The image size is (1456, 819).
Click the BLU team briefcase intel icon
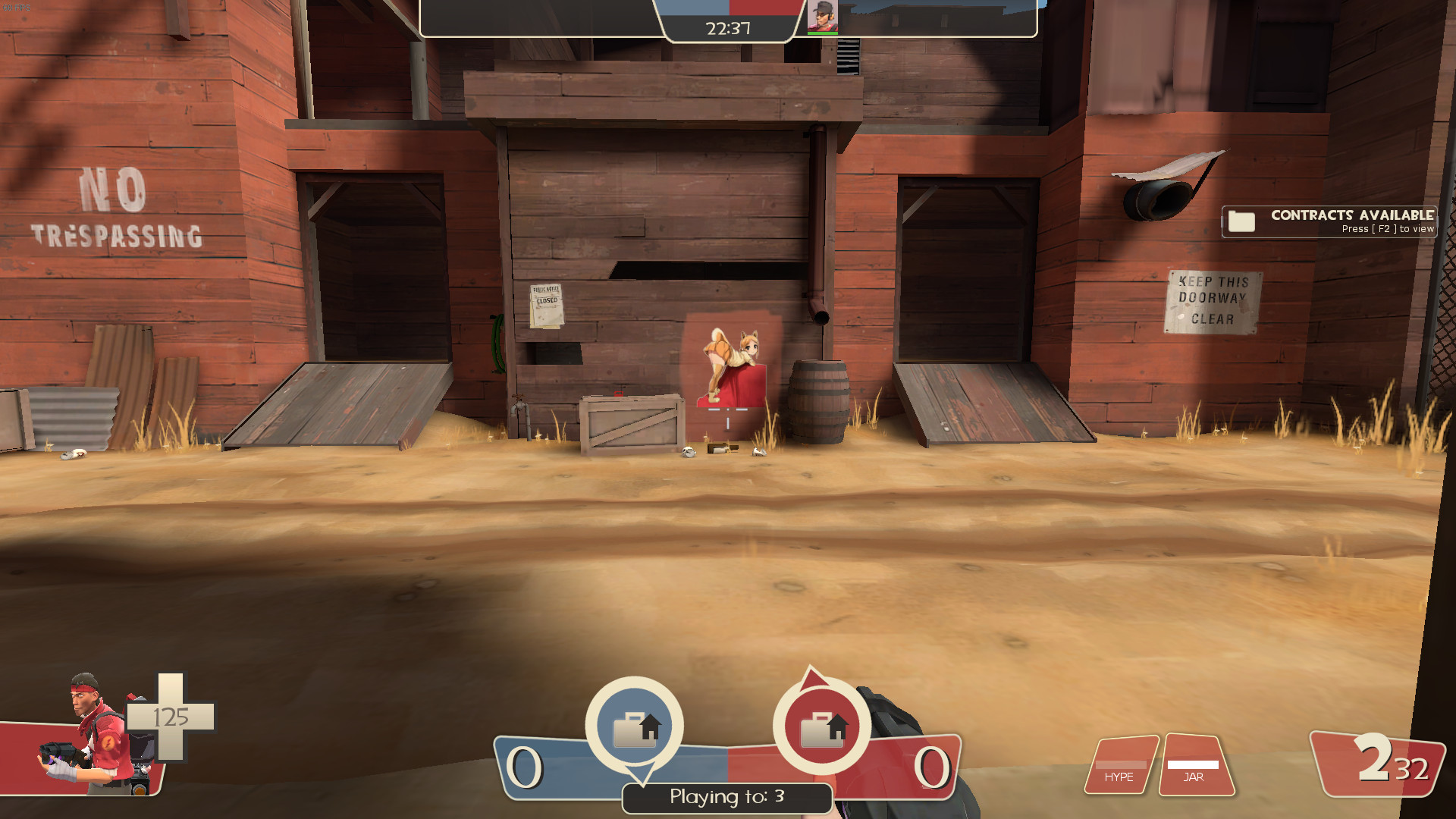point(635,726)
